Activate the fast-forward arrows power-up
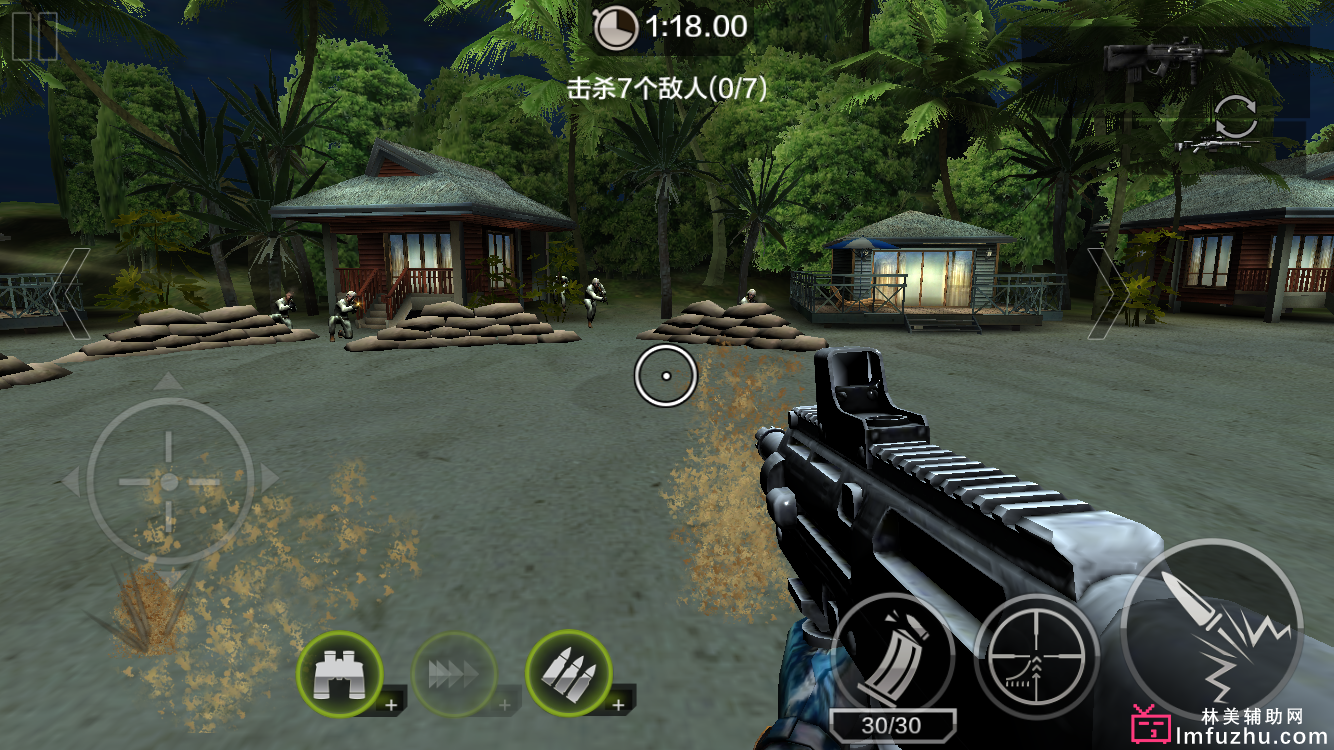The width and height of the screenshot is (1334, 750). 455,674
